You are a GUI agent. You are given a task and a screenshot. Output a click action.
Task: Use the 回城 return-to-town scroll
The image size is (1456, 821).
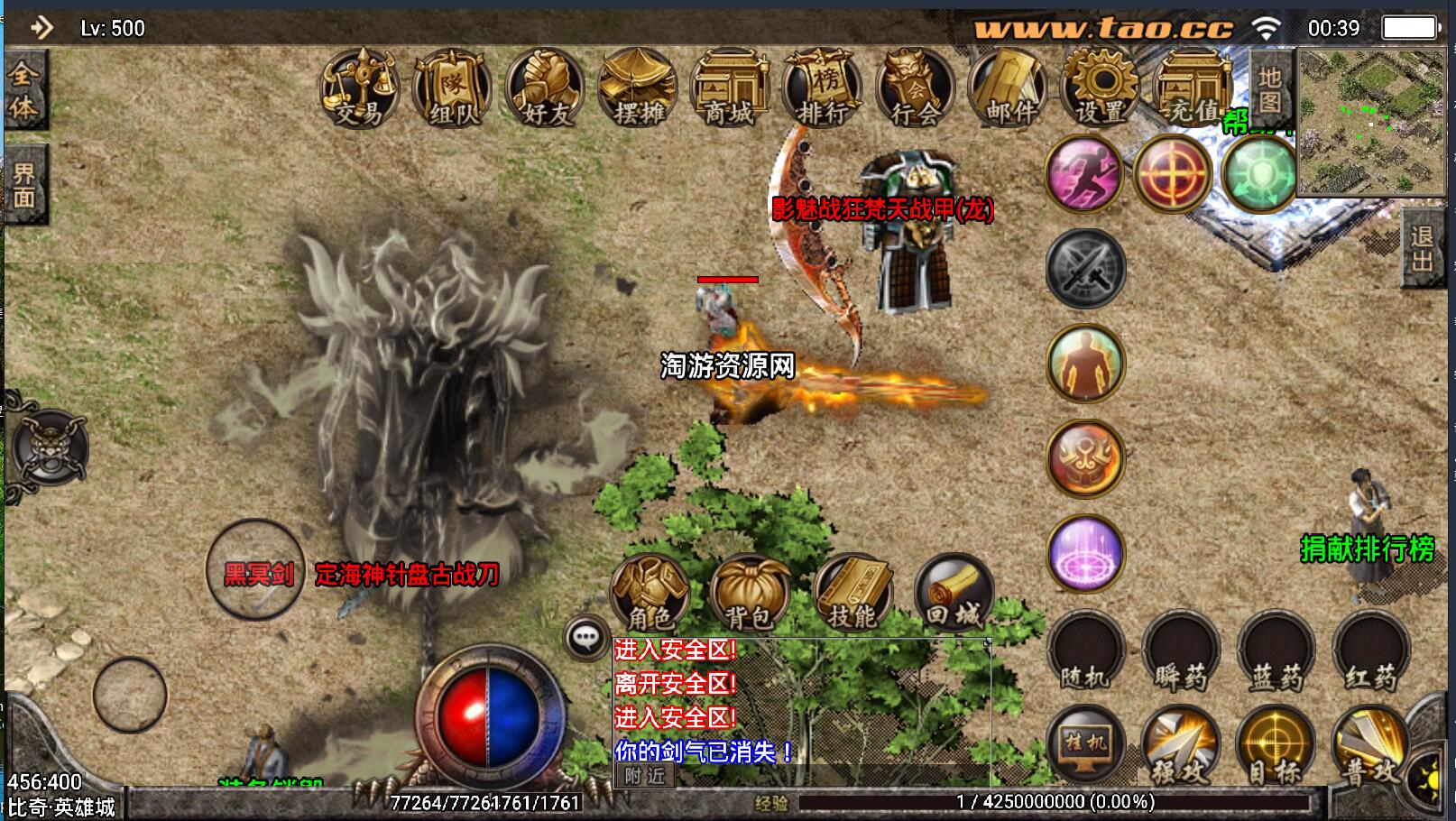[954, 593]
